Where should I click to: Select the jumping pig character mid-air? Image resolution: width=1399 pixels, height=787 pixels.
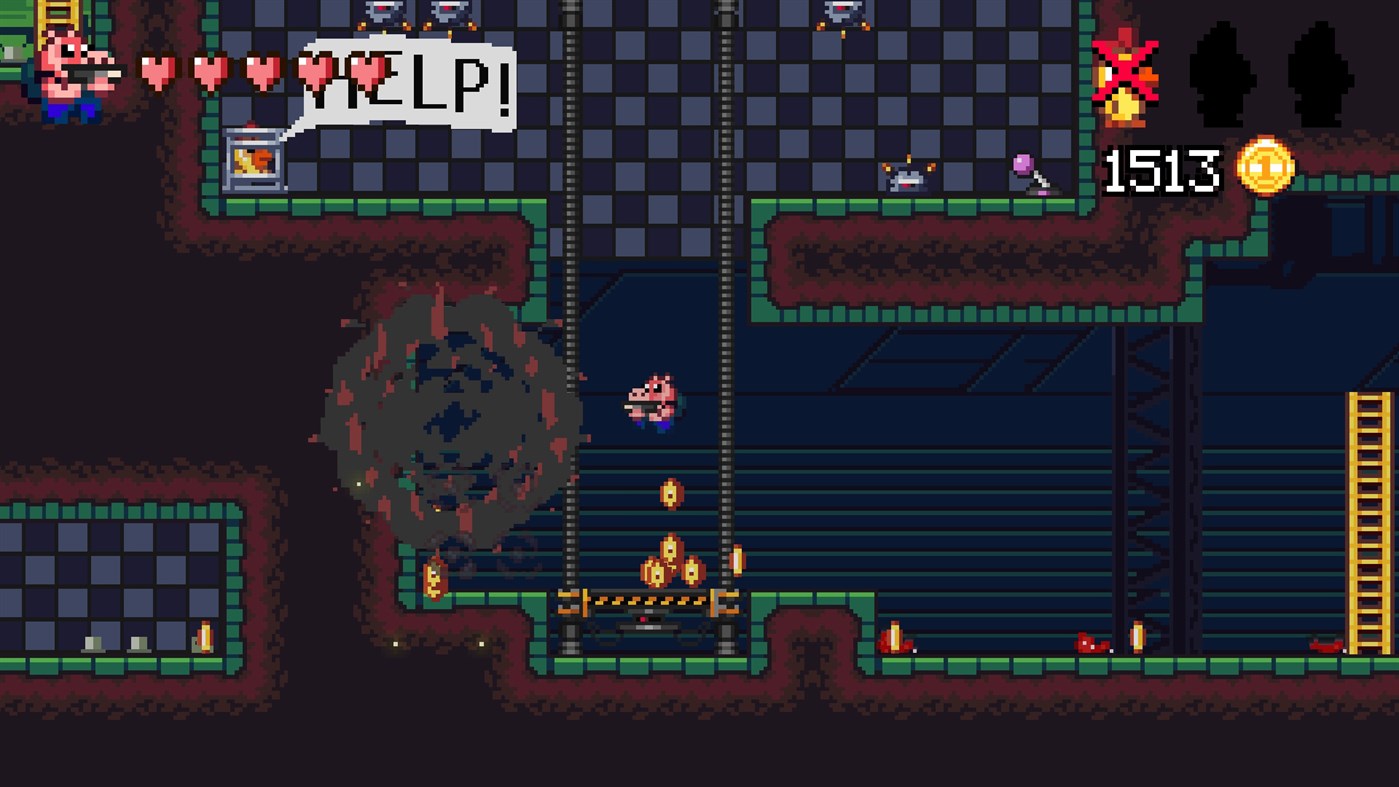coord(650,400)
